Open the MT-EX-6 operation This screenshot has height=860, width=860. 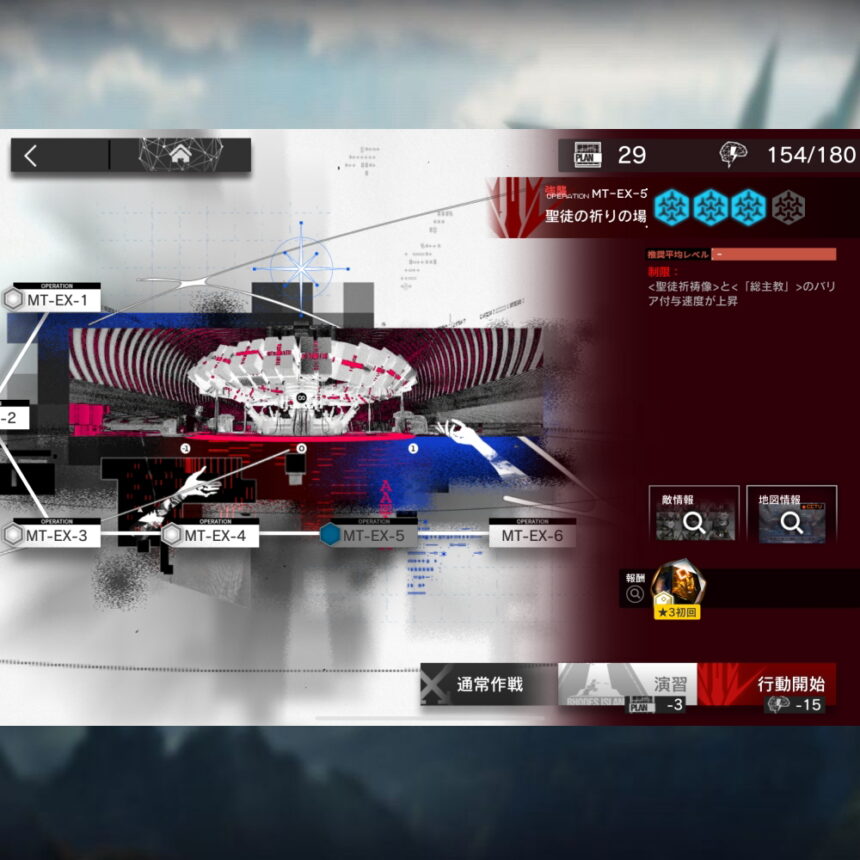pyautogui.click(x=532, y=535)
